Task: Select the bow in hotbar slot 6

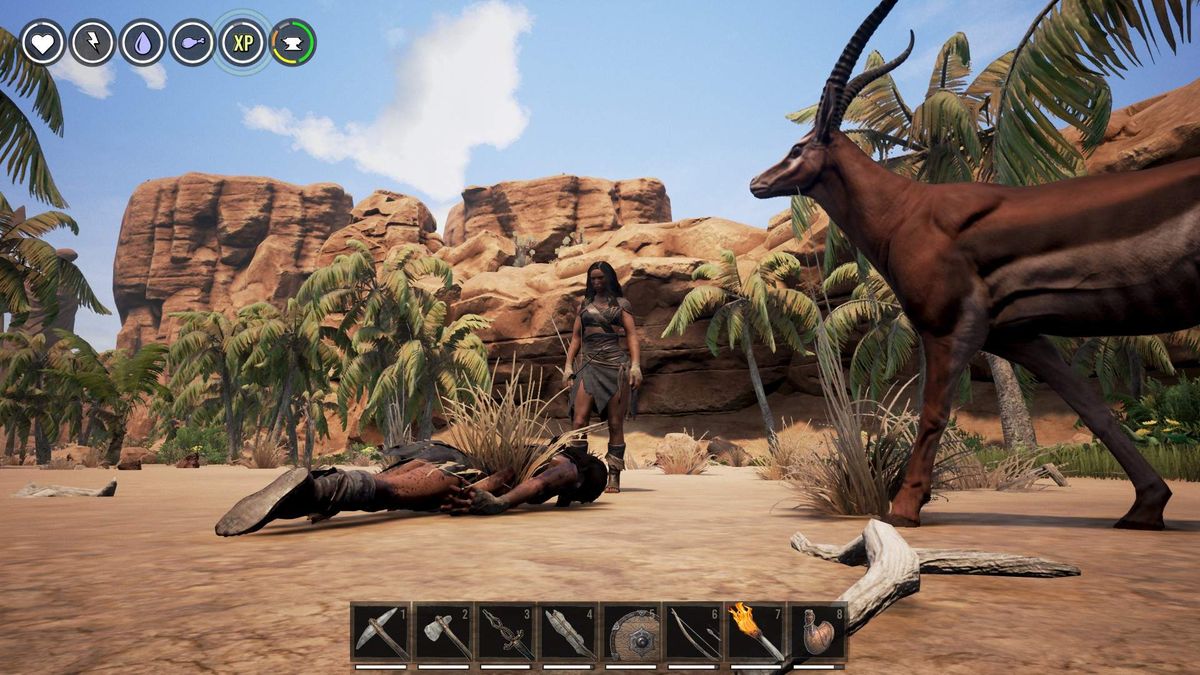Action: [694, 633]
